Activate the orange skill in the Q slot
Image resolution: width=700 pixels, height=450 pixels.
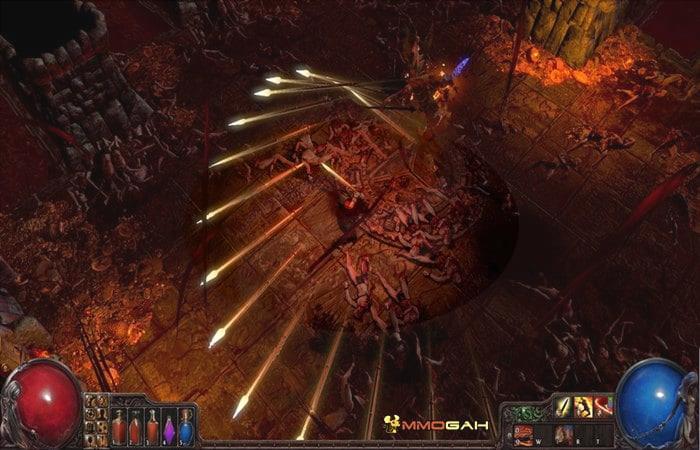tap(524, 433)
